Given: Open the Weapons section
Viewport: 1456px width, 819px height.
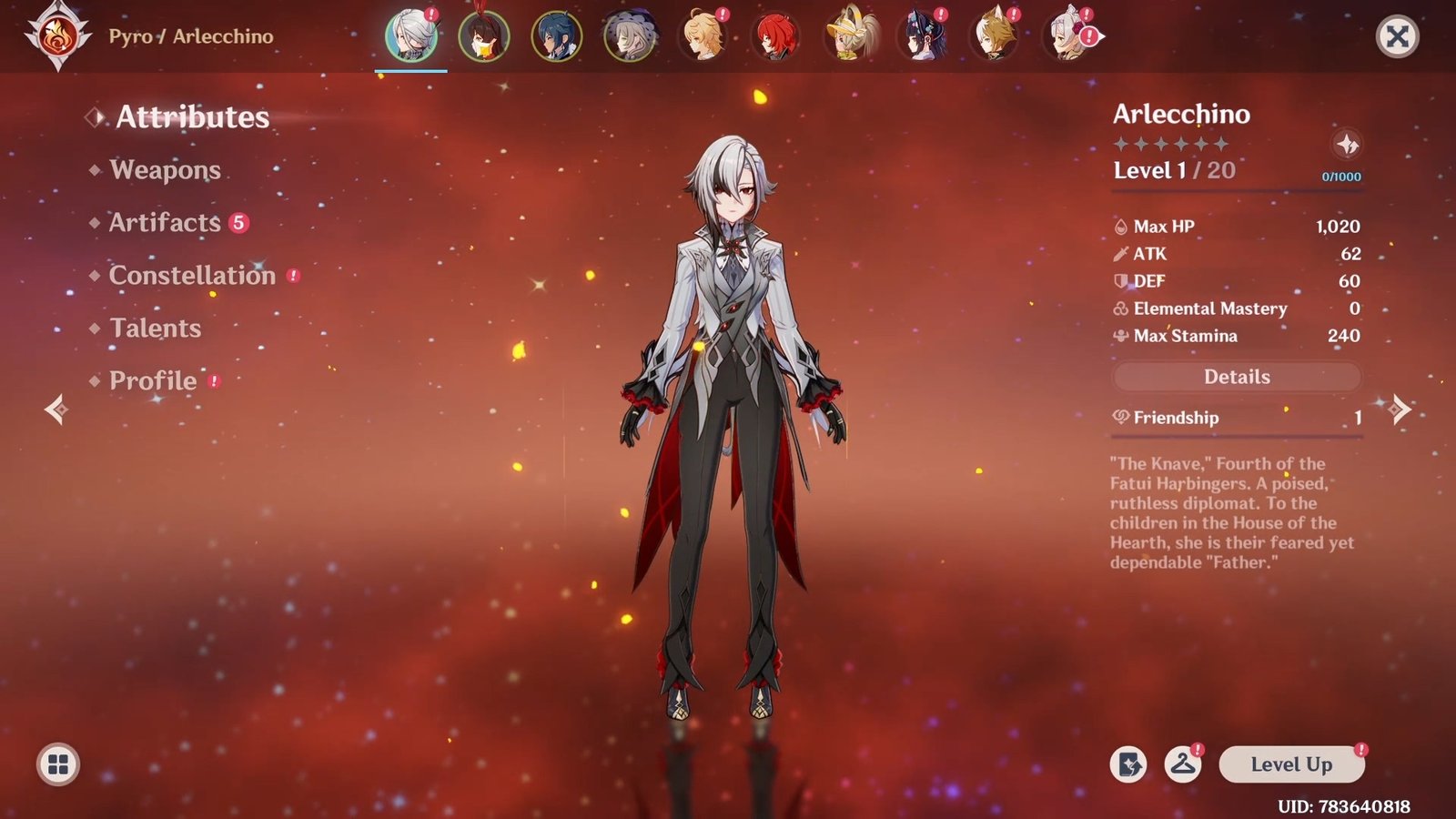Looking at the screenshot, I should click(165, 170).
